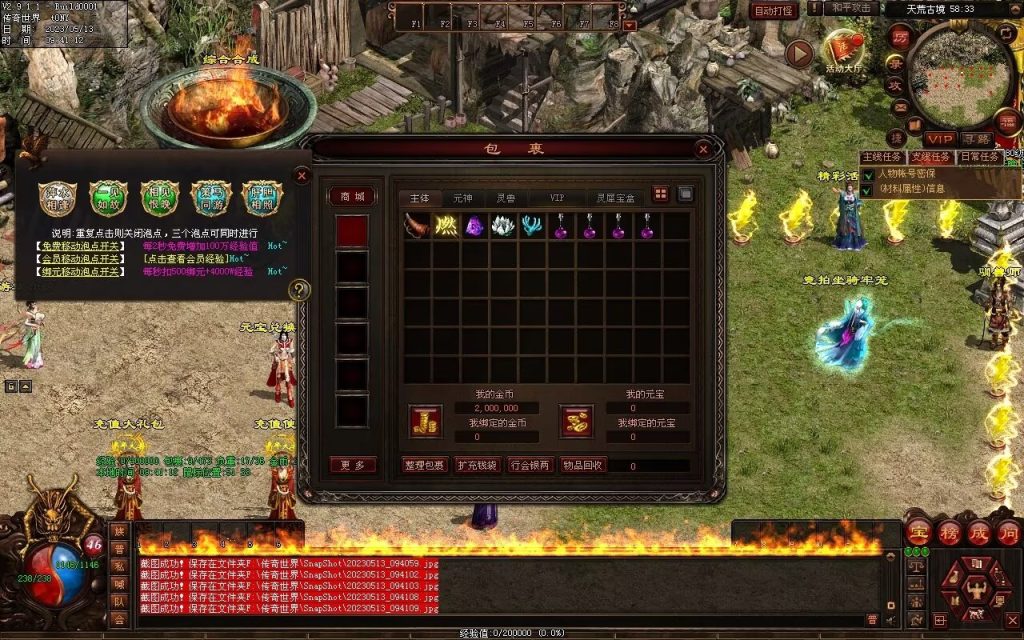
Task: Open the 商城 shop from the bag
Action: point(353,197)
